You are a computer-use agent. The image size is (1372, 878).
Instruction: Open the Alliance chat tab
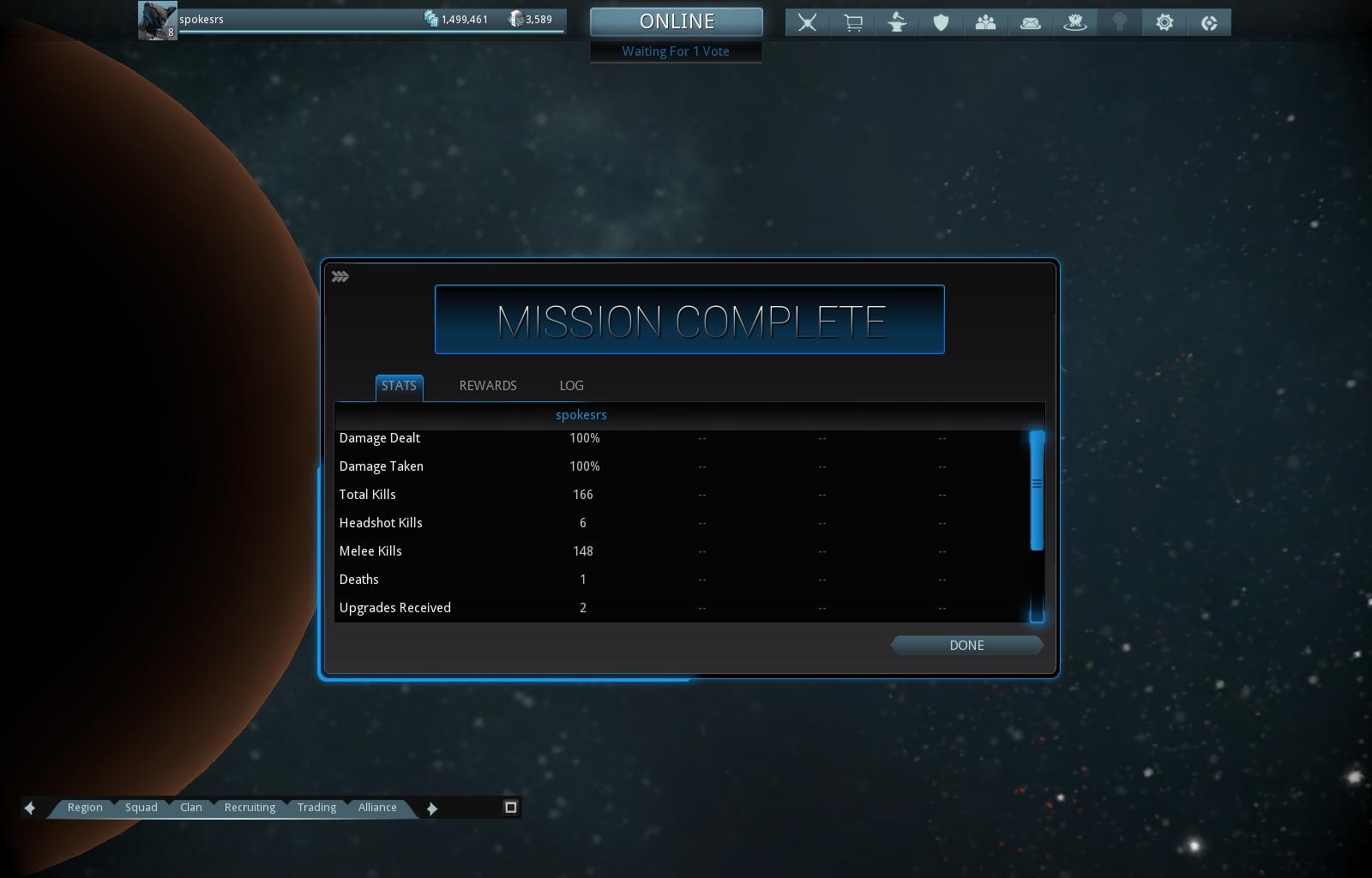pyautogui.click(x=377, y=808)
